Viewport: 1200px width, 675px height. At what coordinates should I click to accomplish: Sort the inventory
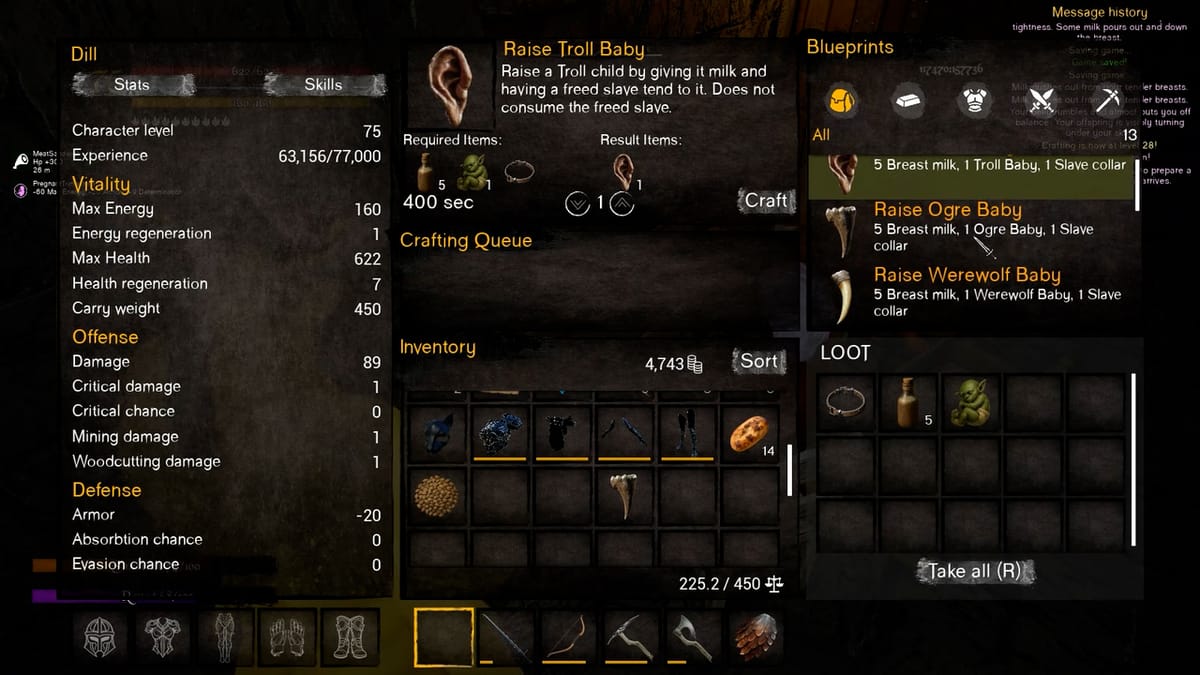[758, 361]
